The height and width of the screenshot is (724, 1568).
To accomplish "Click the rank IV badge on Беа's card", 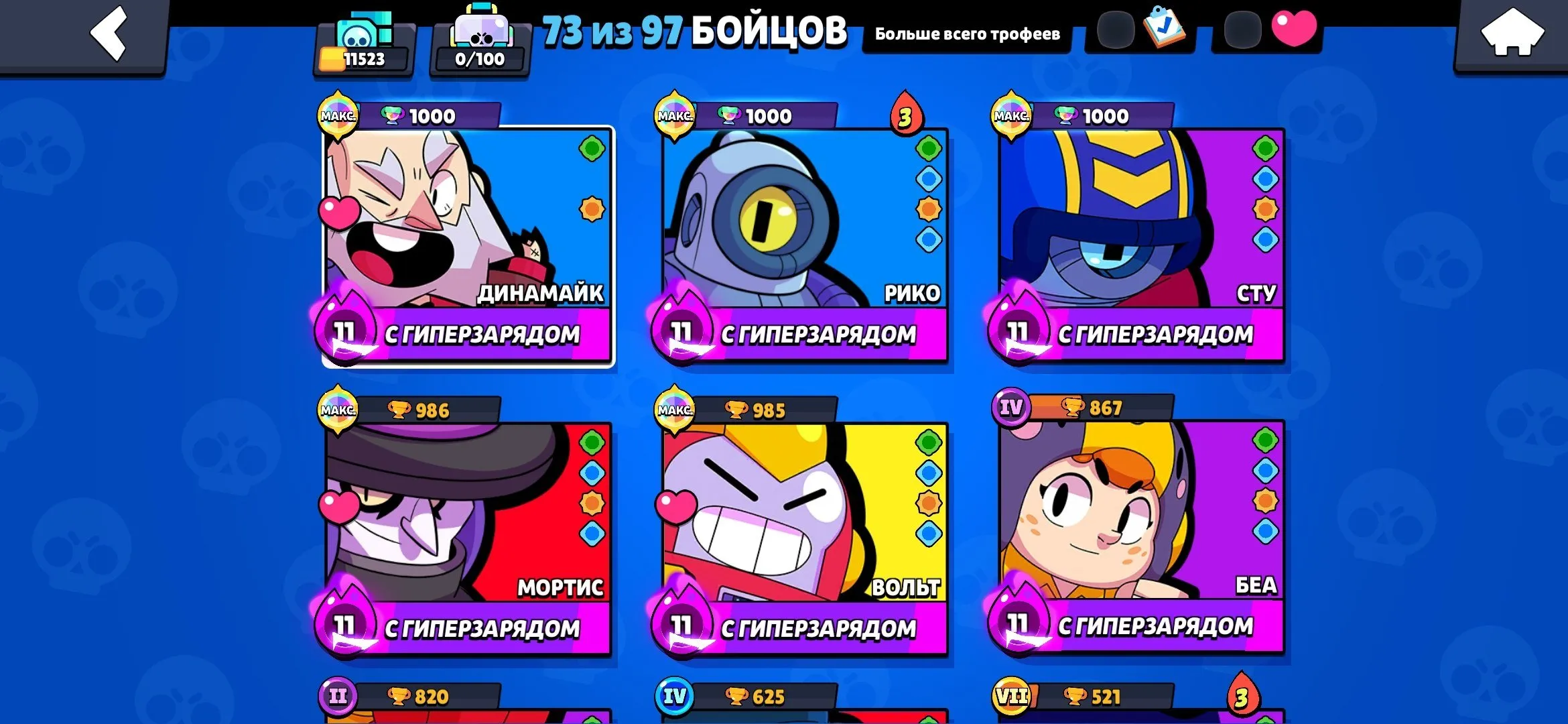I will point(1010,406).
